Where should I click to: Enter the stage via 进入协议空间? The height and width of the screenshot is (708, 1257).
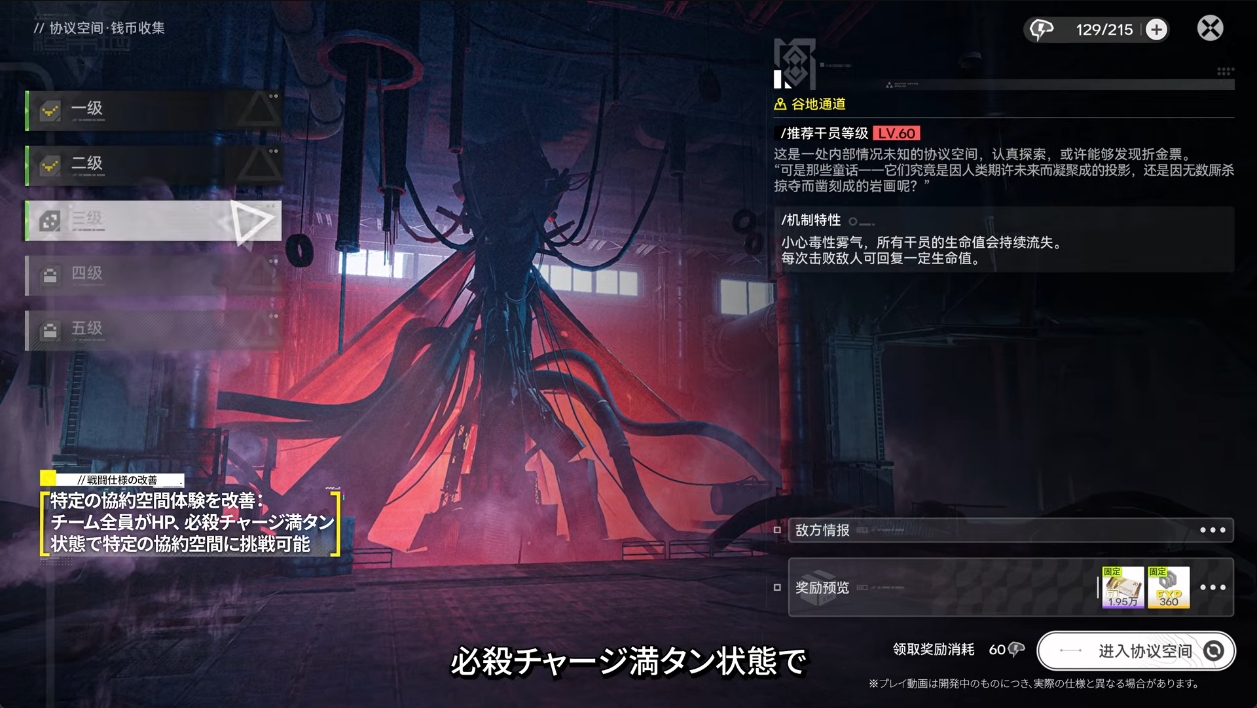pyautogui.click(x=1136, y=651)
